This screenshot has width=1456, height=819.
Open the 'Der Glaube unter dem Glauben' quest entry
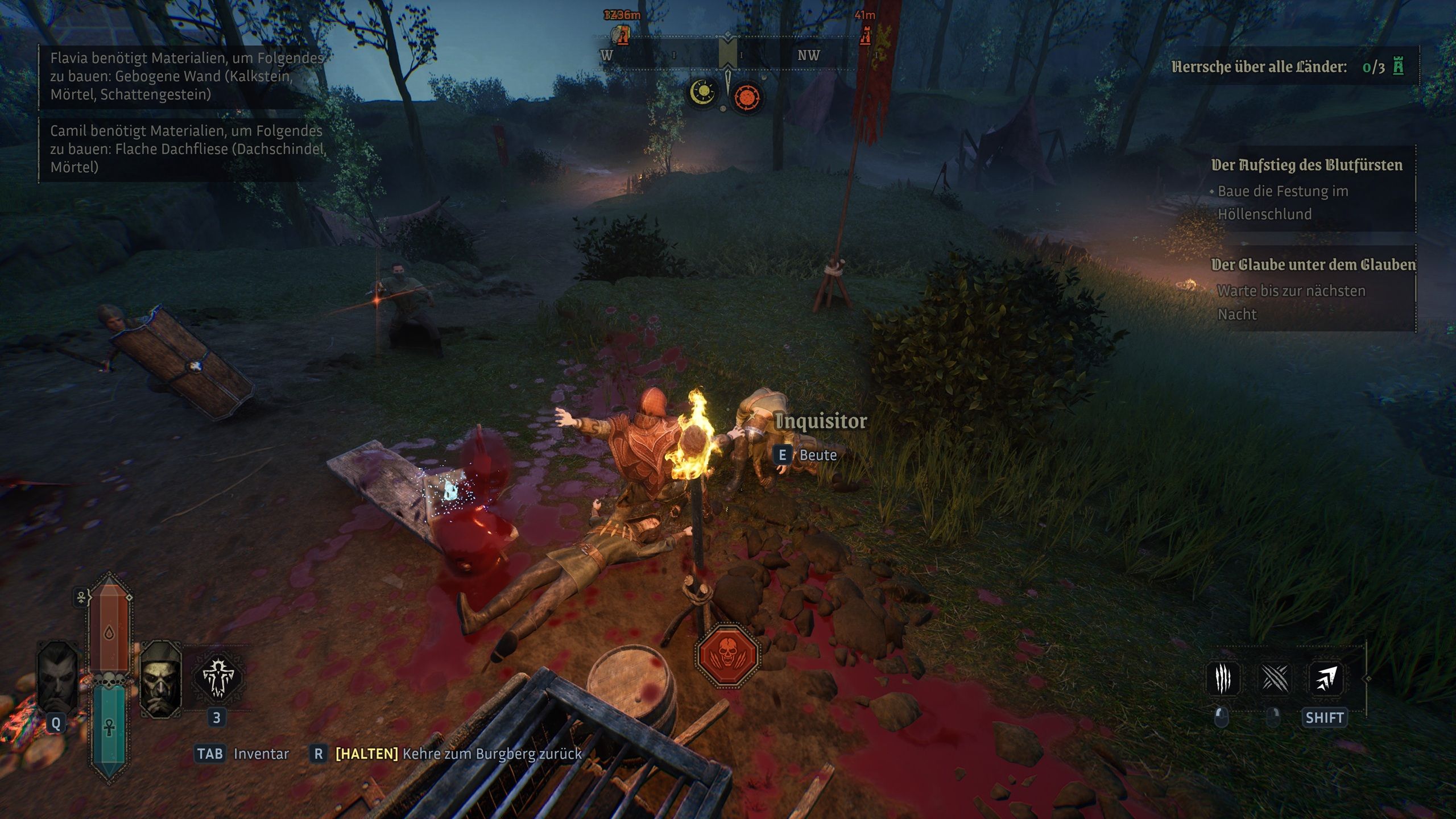click(x=1313, y=265)
